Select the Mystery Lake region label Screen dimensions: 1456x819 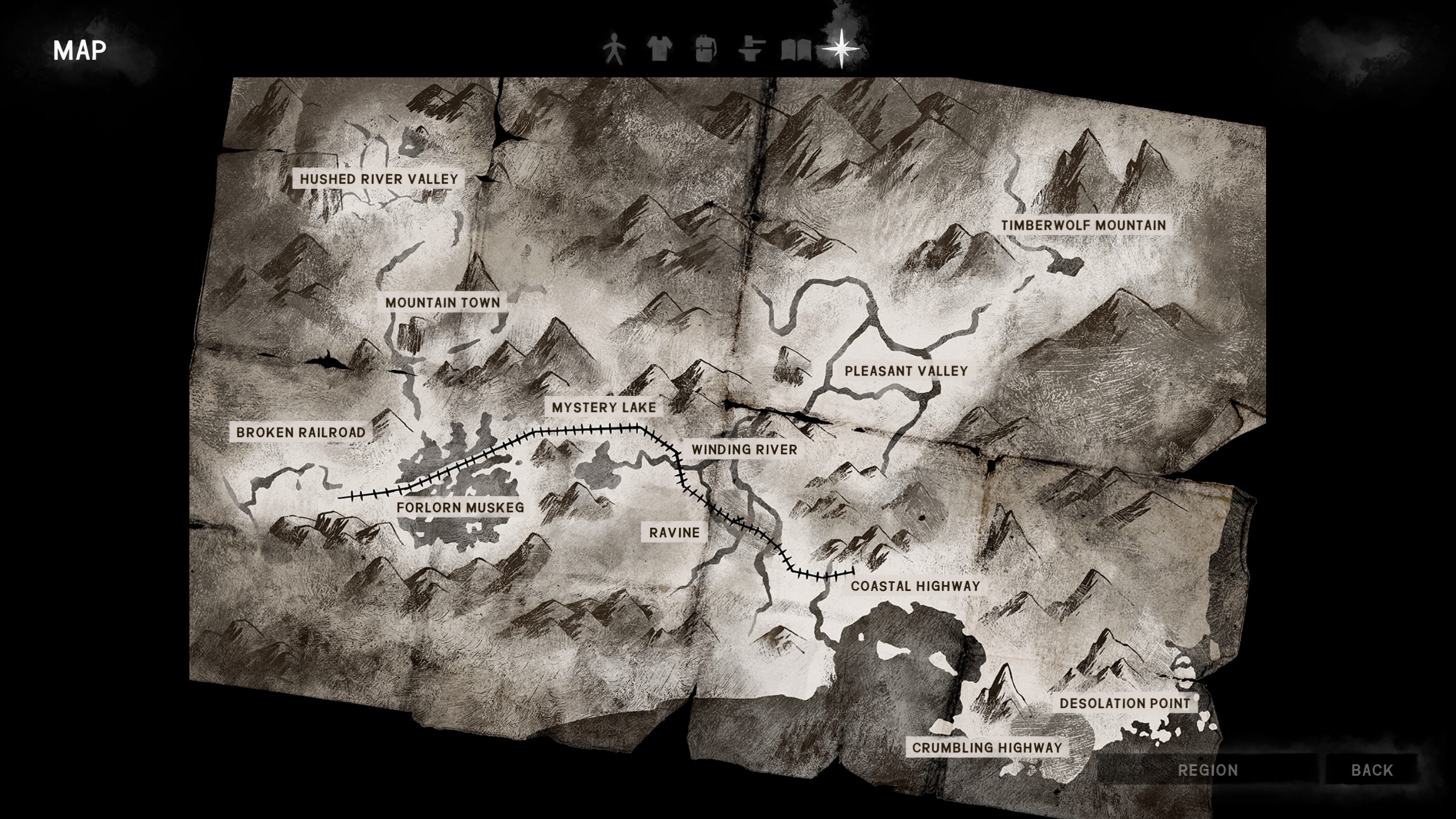(x=604, y=407)
